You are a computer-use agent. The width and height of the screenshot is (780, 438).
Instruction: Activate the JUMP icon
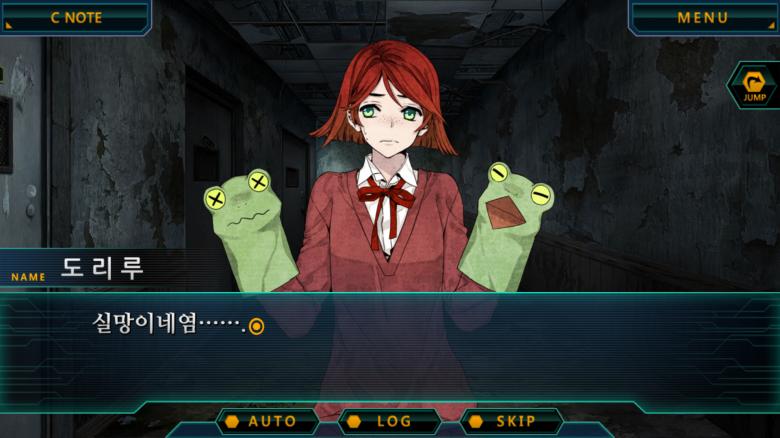coord(753,85)
